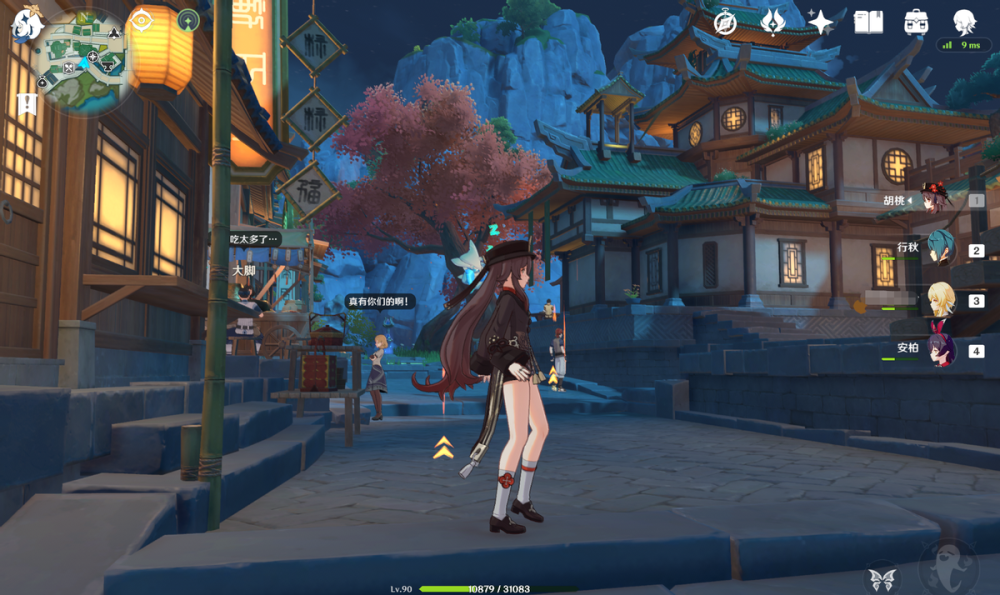Trigger the ghost elemental burst
The width and height of the screenshot is (1000, 595).
coord(947,569)
